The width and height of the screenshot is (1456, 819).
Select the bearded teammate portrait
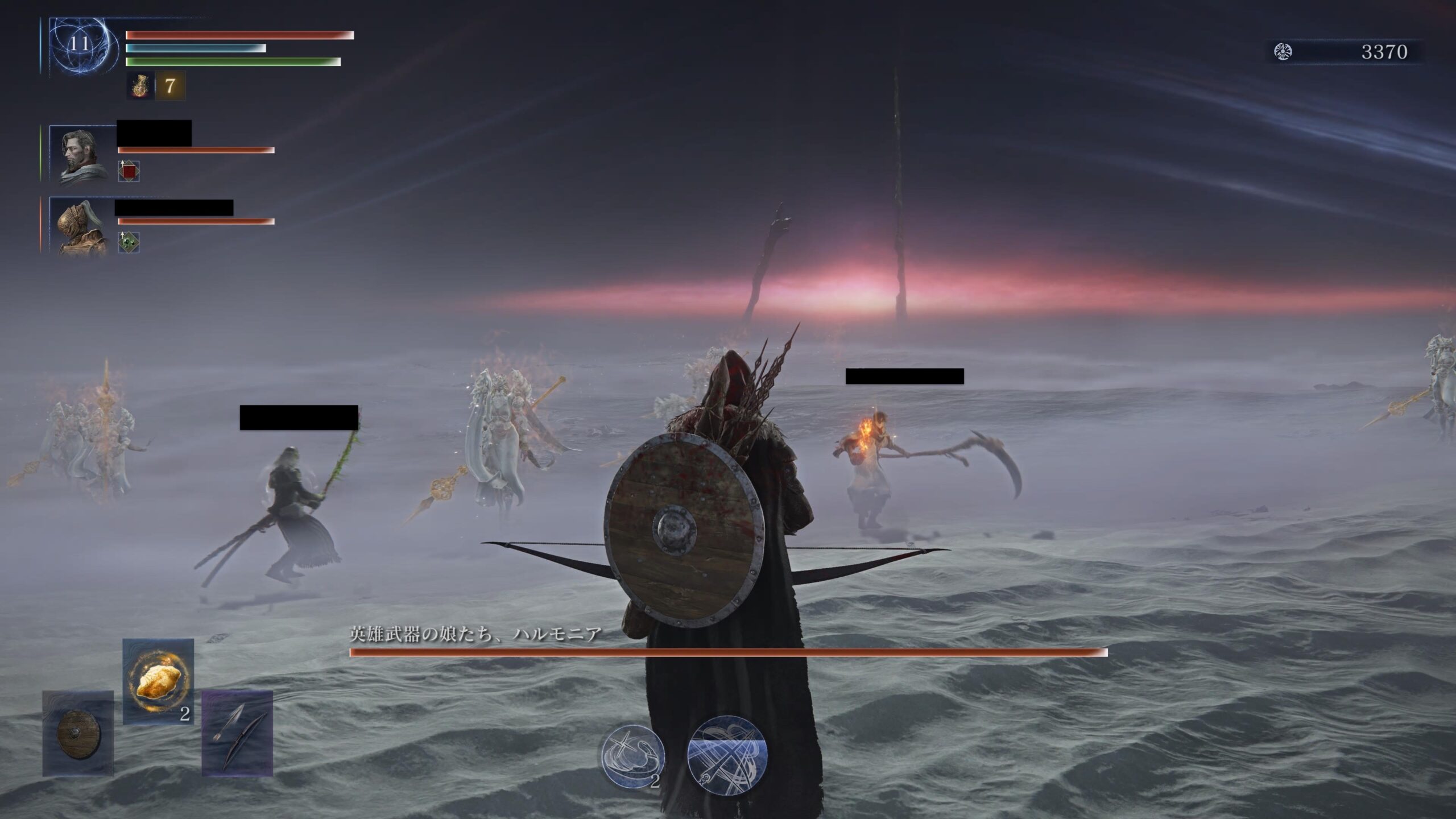[x=82, y=154]
